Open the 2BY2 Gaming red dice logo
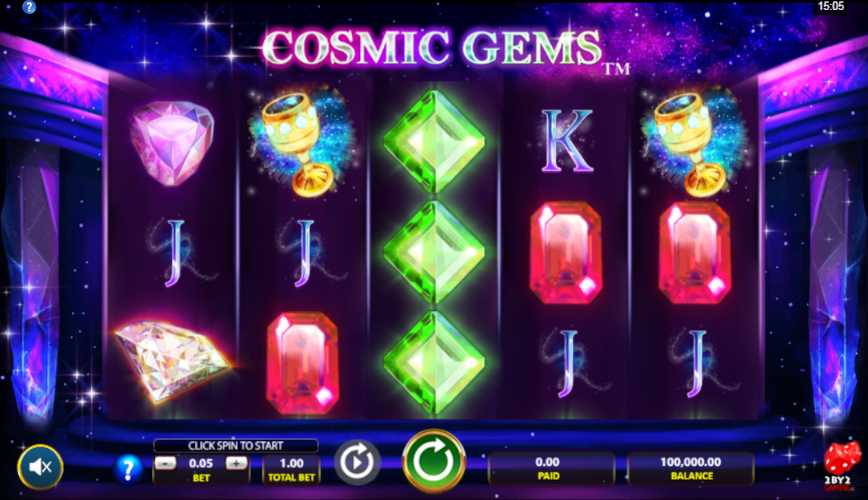Viewport: 868px width, 500px height. point(841,465)
